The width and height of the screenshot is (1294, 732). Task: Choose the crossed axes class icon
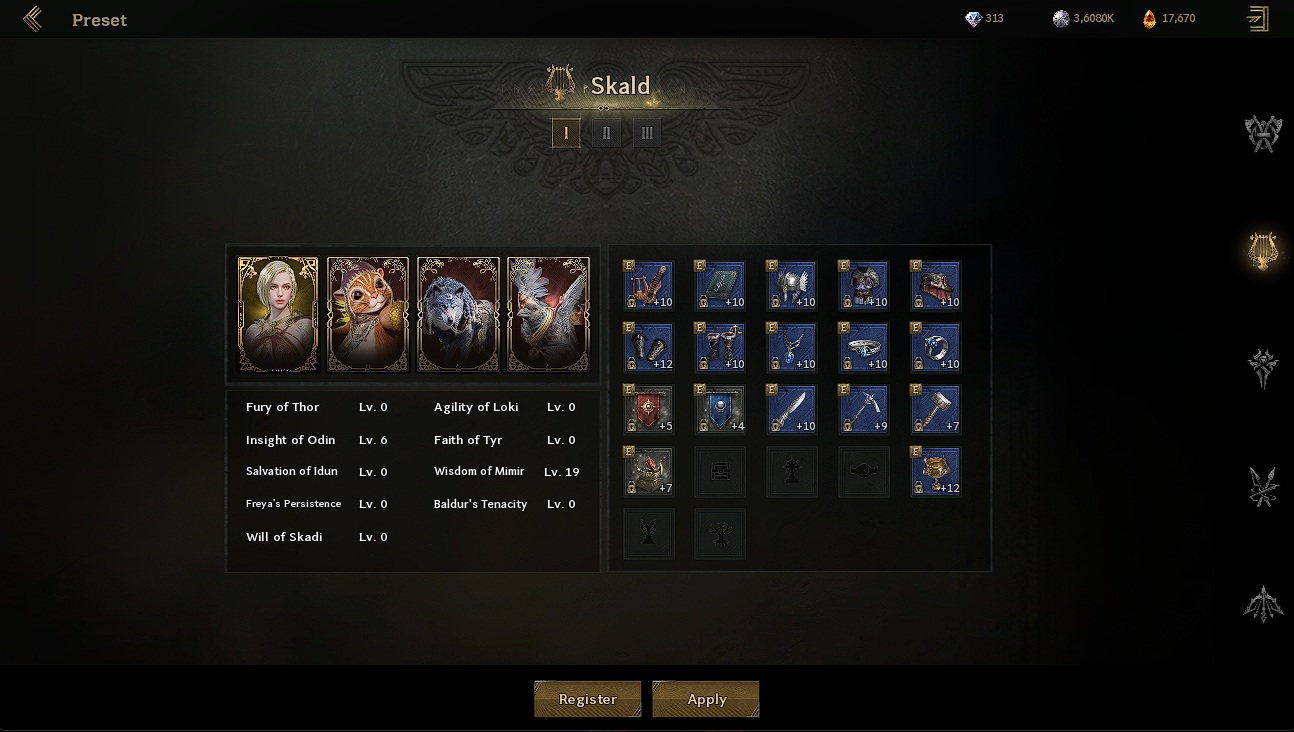pos(1263,133)
